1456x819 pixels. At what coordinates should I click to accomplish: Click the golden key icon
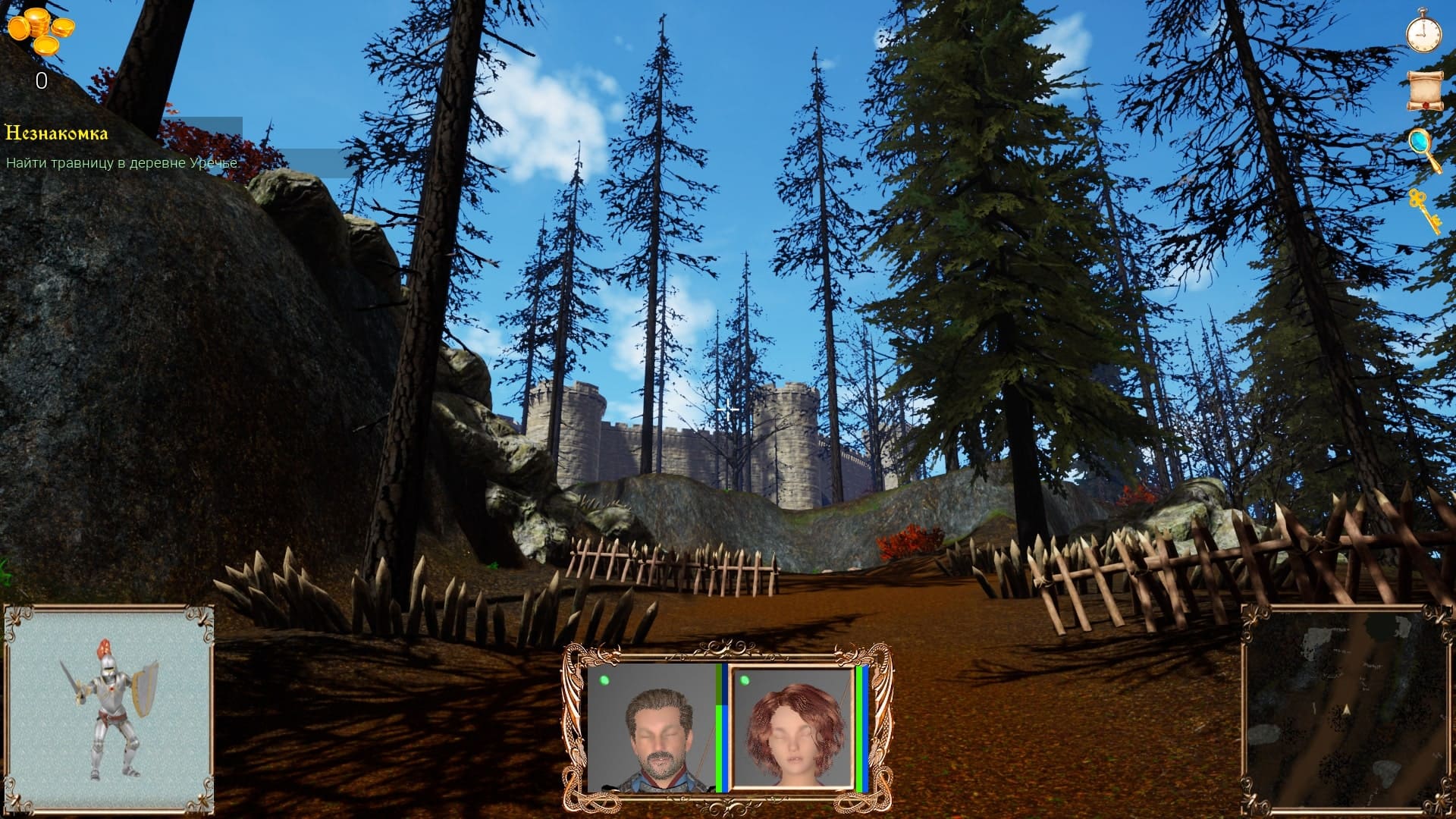pyautogui.click(x=1423, y=209)
